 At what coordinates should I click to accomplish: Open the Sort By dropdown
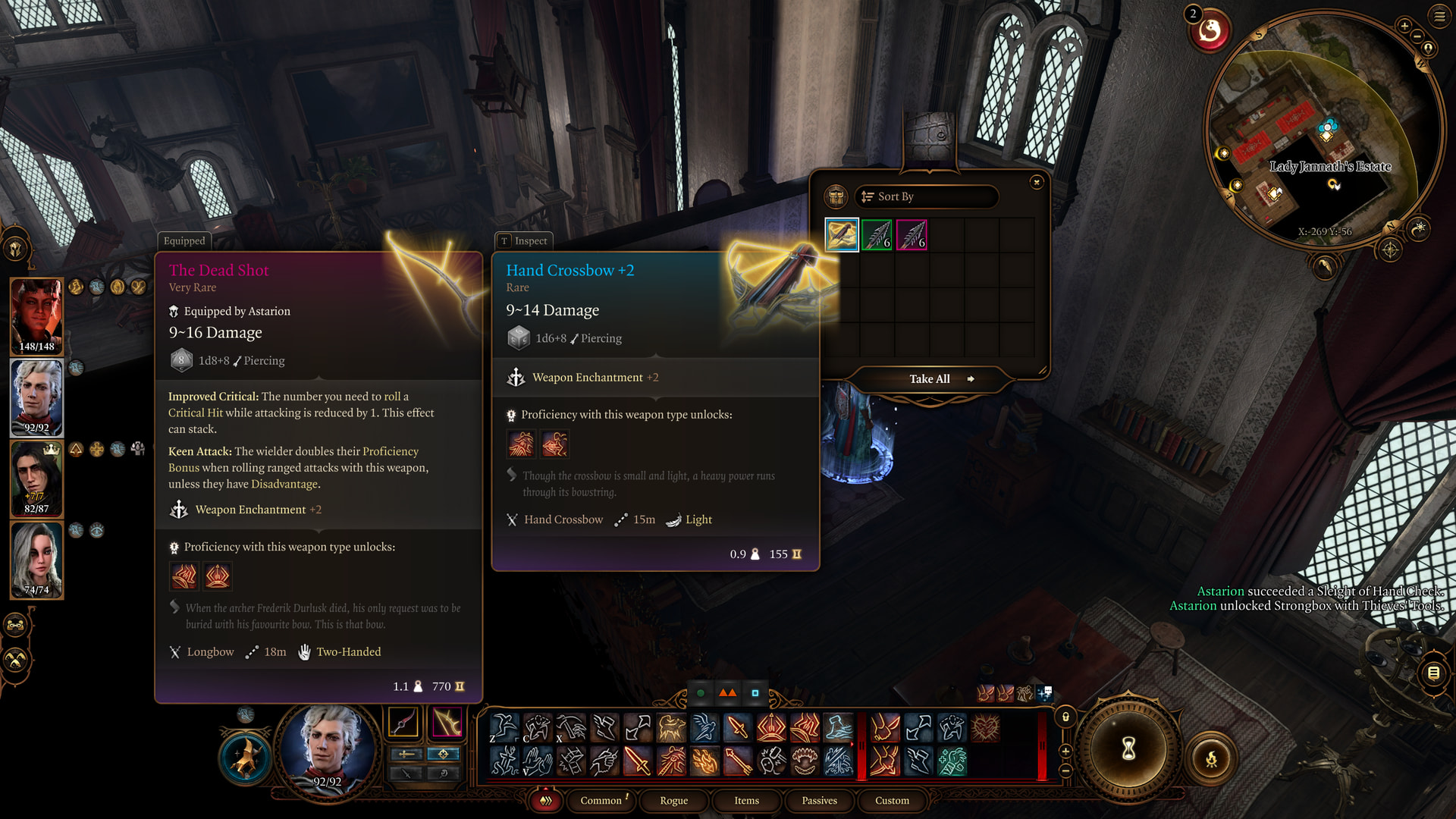(926, 197)
